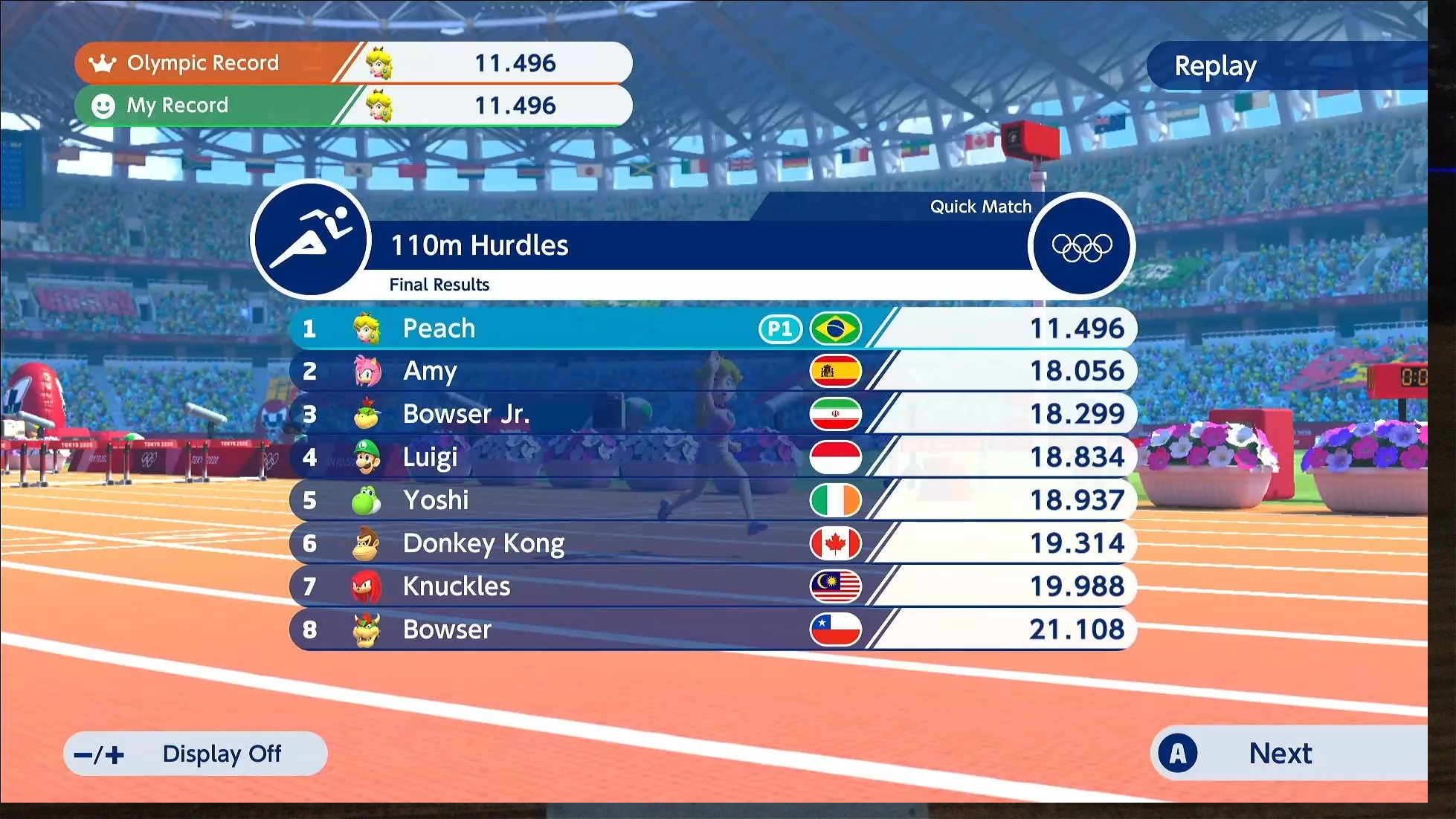Image resolution: width=1456 pixels, height=819 pixels.
Task: Pick Yoshi's result row
Action: coord(712,500)
